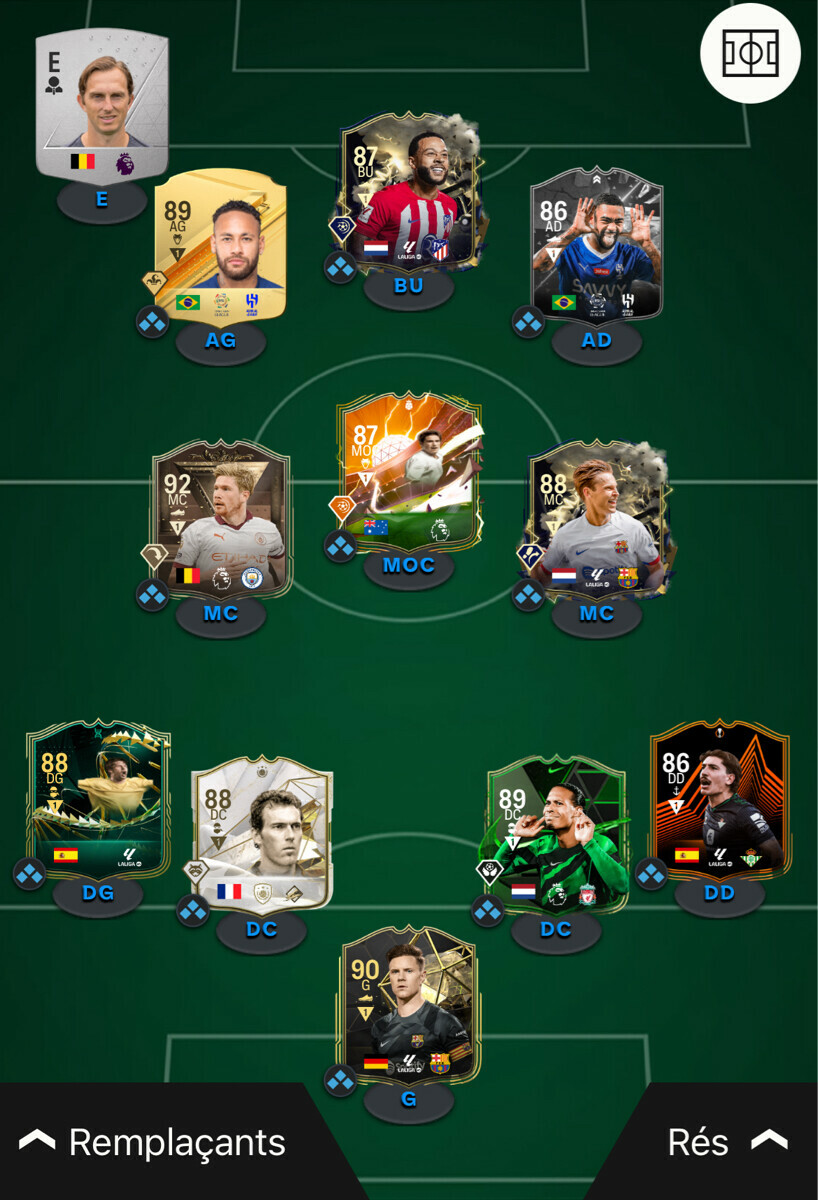Pick the 86-rated AD right winger card

[596, 245]
